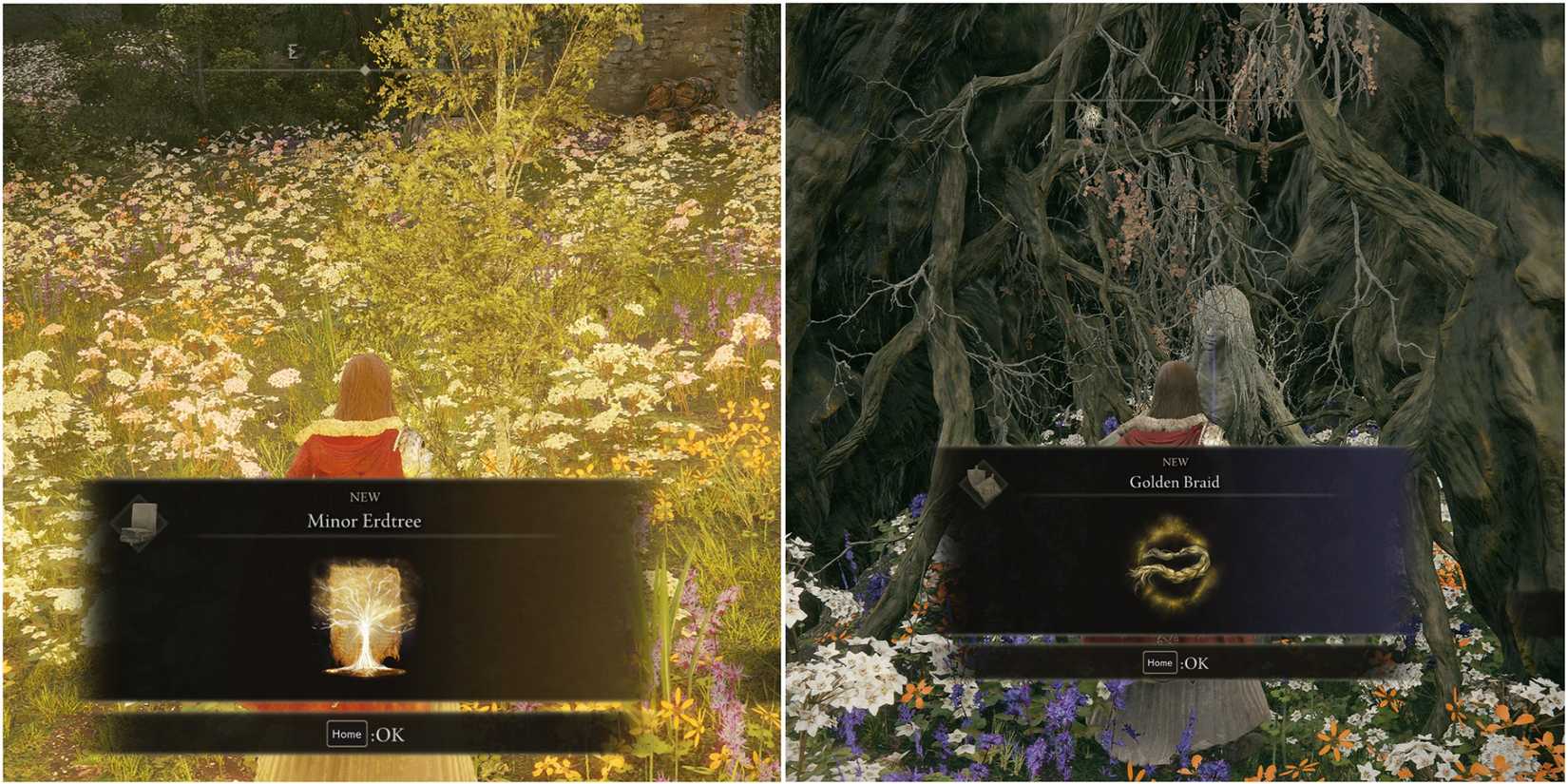Click the NEW label on the right popup
1568x784 pixels.
(1176, 463)
